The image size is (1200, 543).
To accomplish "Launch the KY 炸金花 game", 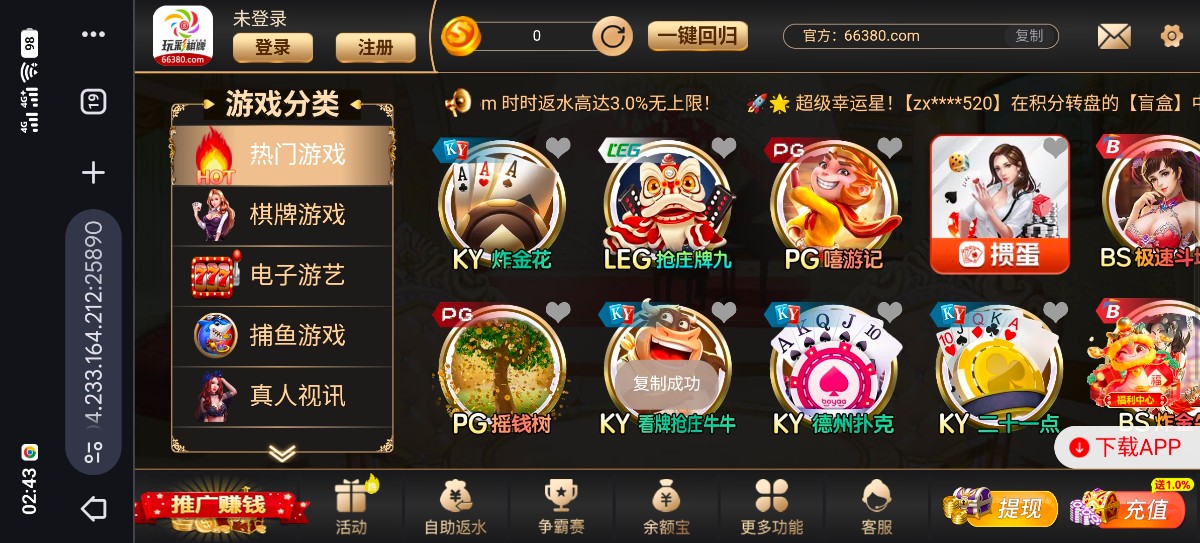I will (502, 205).
